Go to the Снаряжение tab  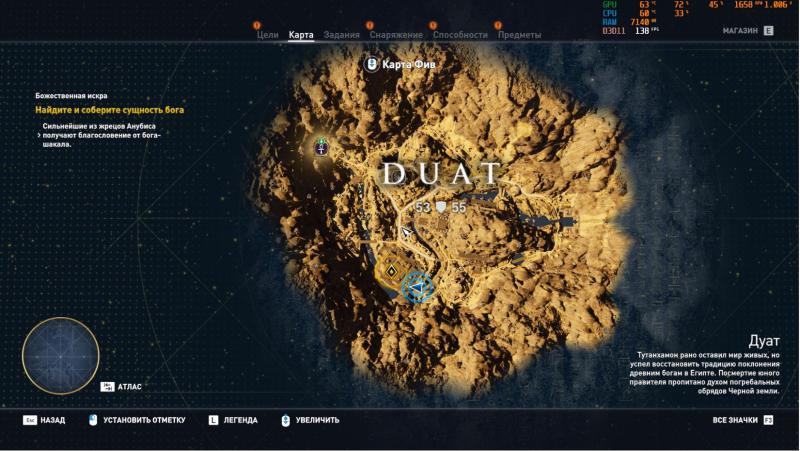(396, 35)
